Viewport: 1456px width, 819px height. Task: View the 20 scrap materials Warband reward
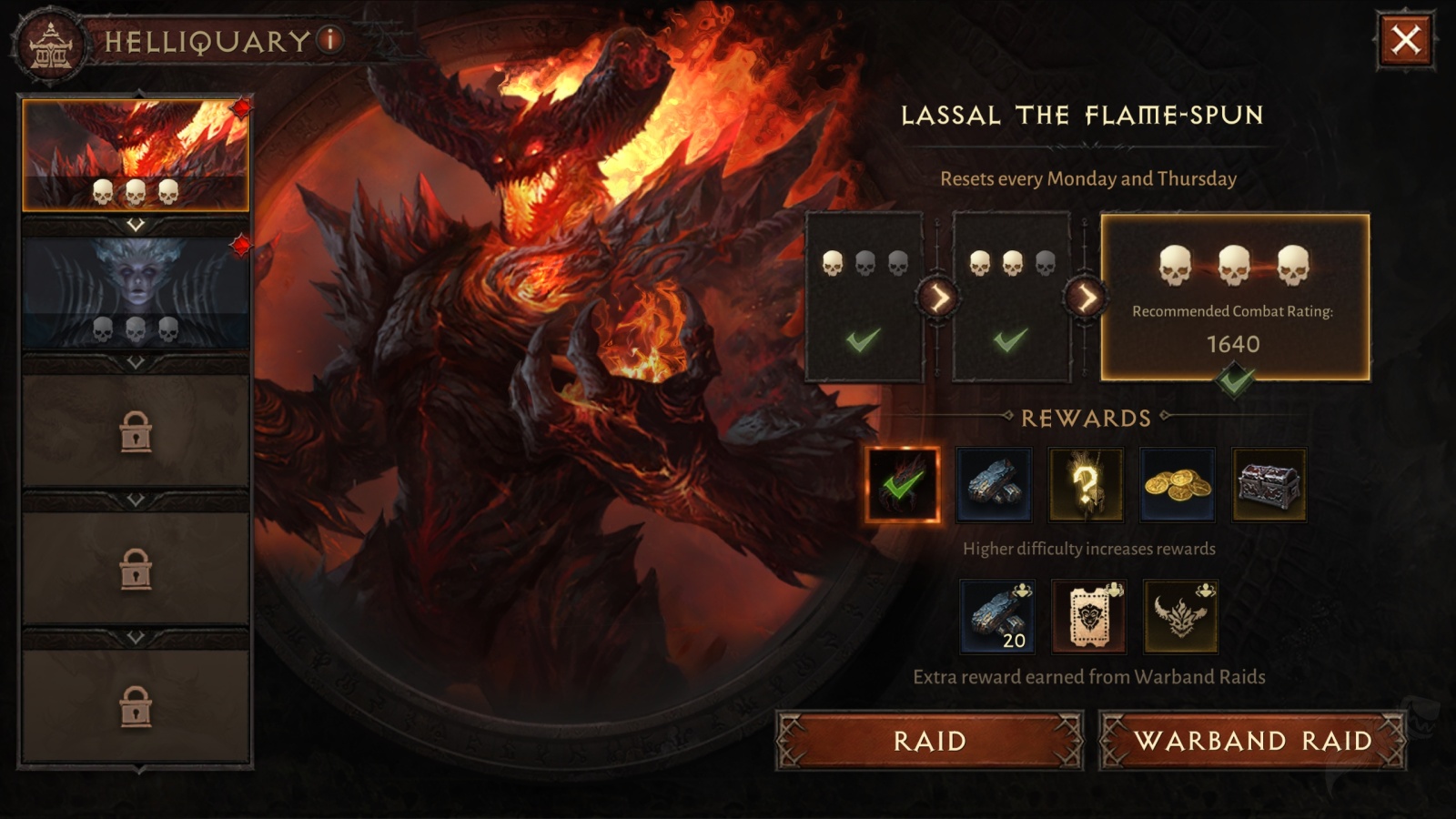click(997, 617)
